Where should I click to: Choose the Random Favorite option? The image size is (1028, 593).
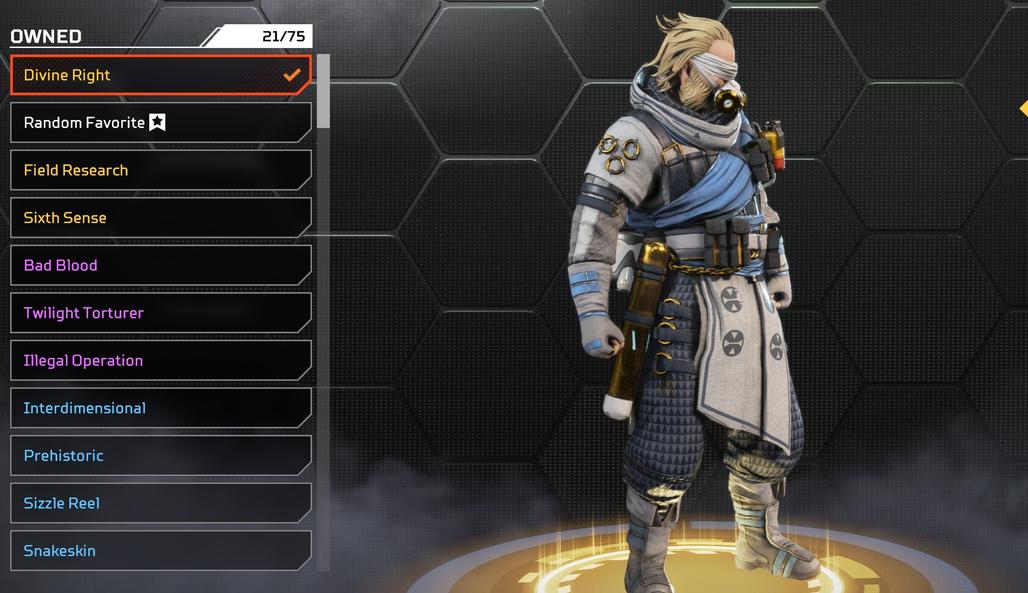coord(160,123)
